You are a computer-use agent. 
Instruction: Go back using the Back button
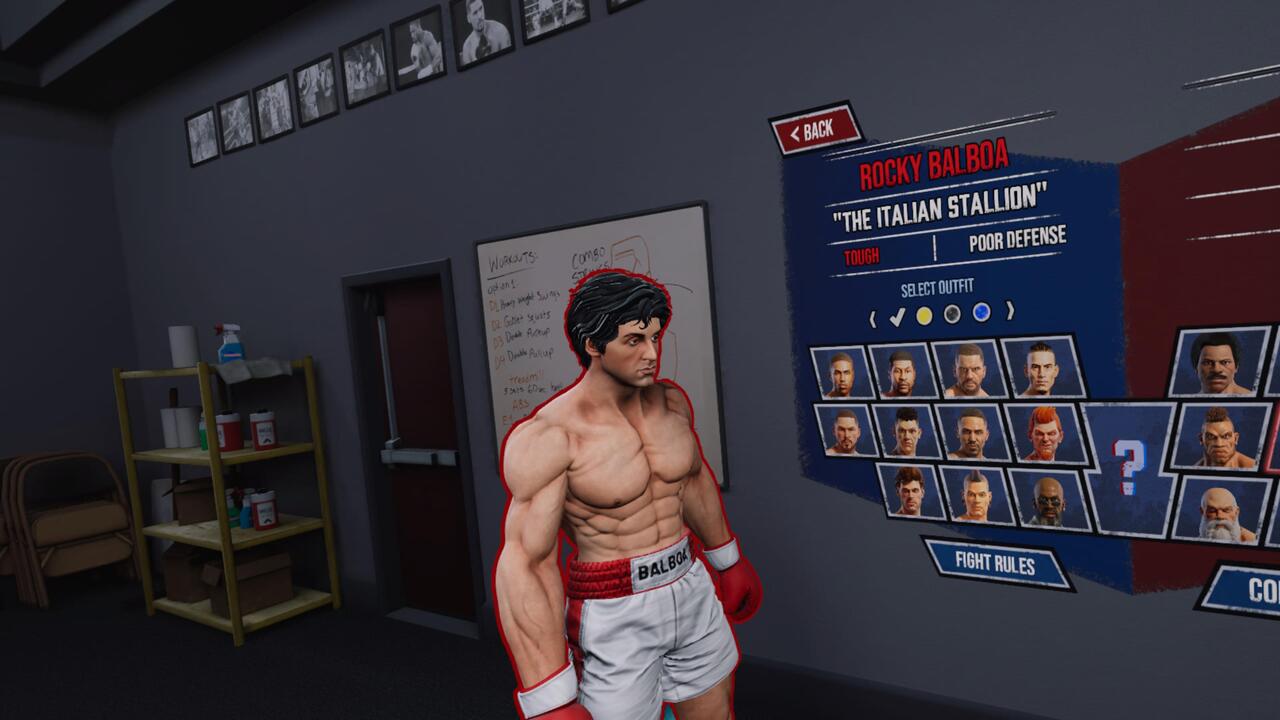(x=816, y=129)
